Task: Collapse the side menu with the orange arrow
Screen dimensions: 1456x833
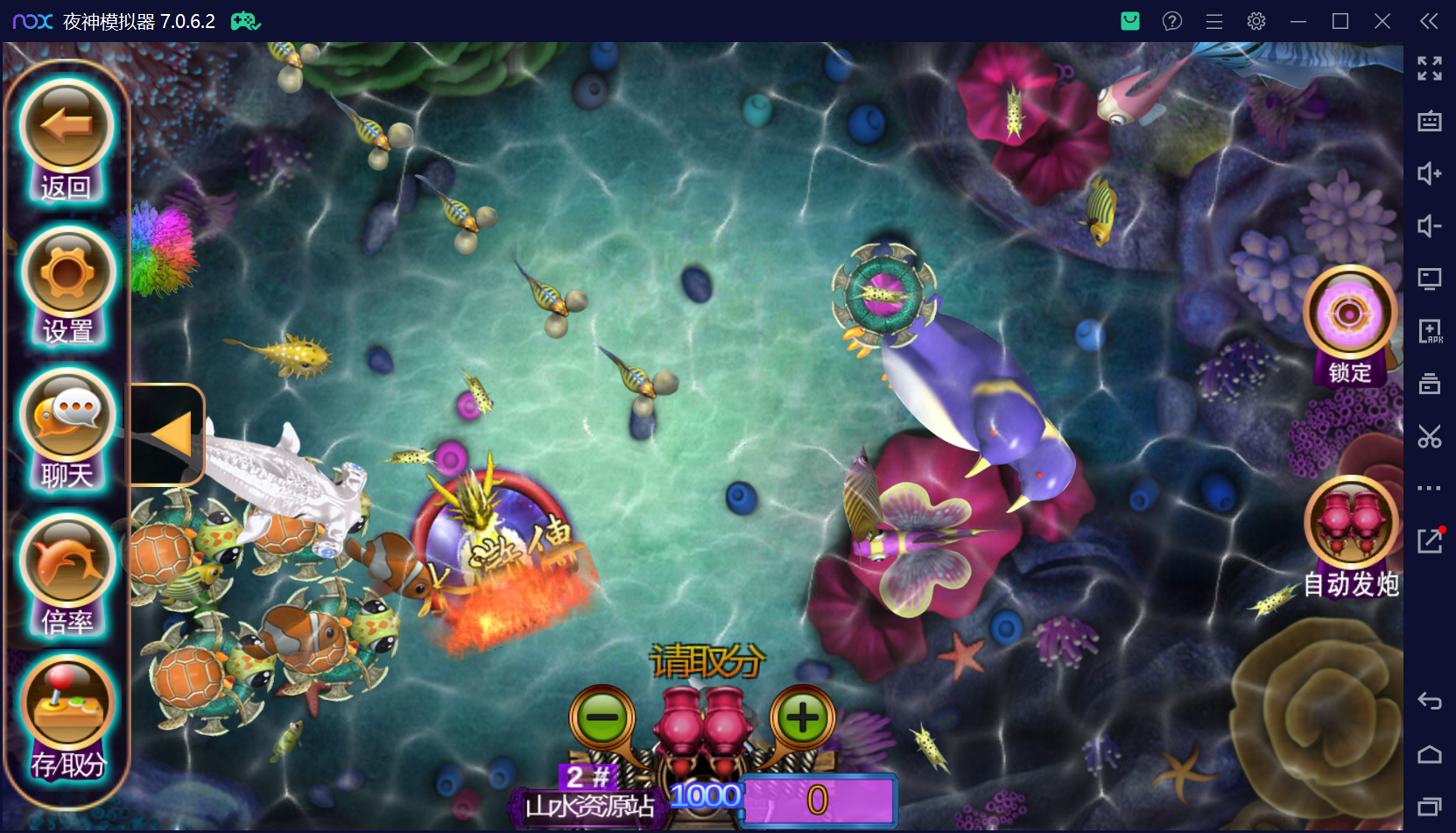Action: (168, 434)
